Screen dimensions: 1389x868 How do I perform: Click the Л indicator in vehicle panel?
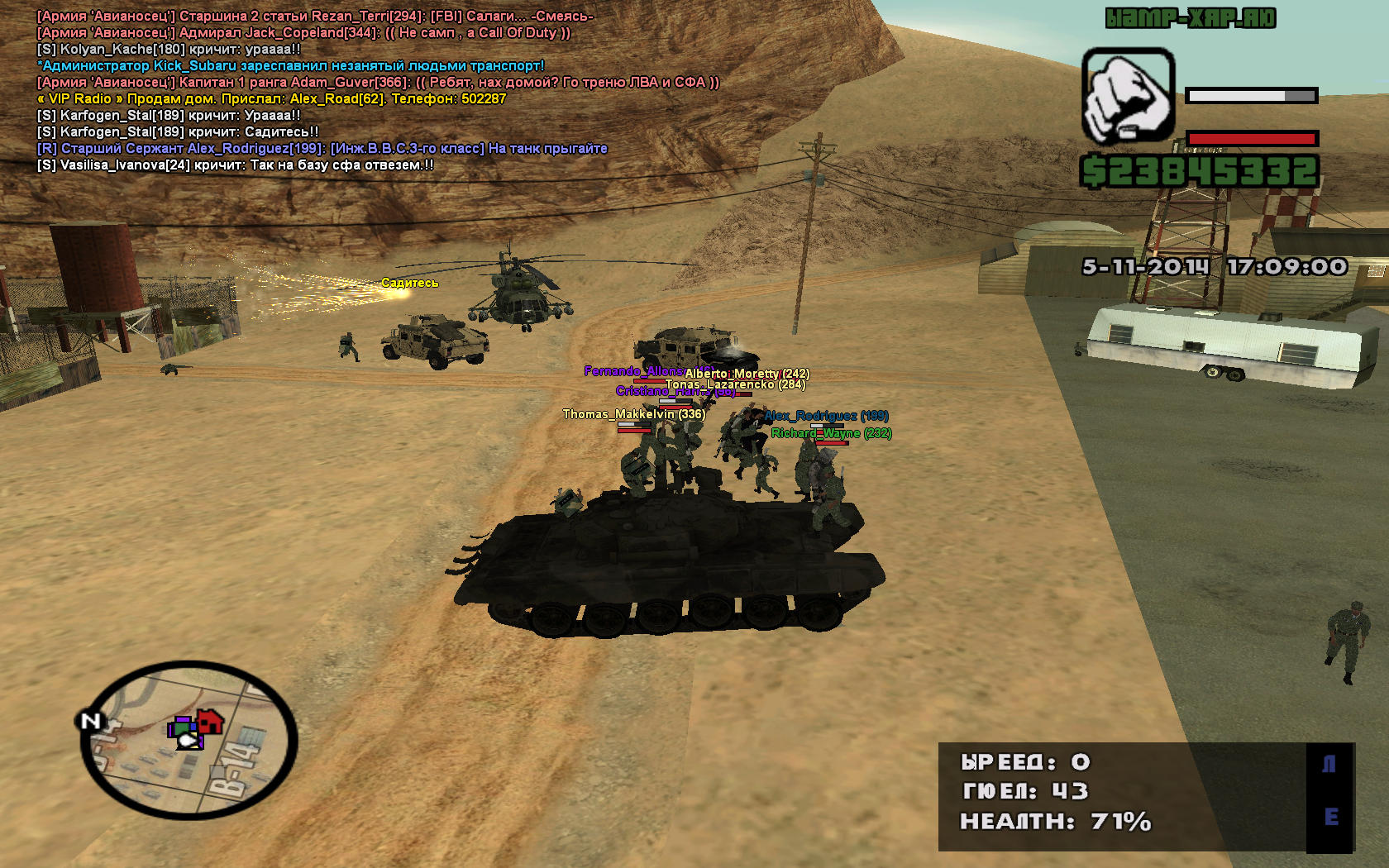coord(1329,765)
